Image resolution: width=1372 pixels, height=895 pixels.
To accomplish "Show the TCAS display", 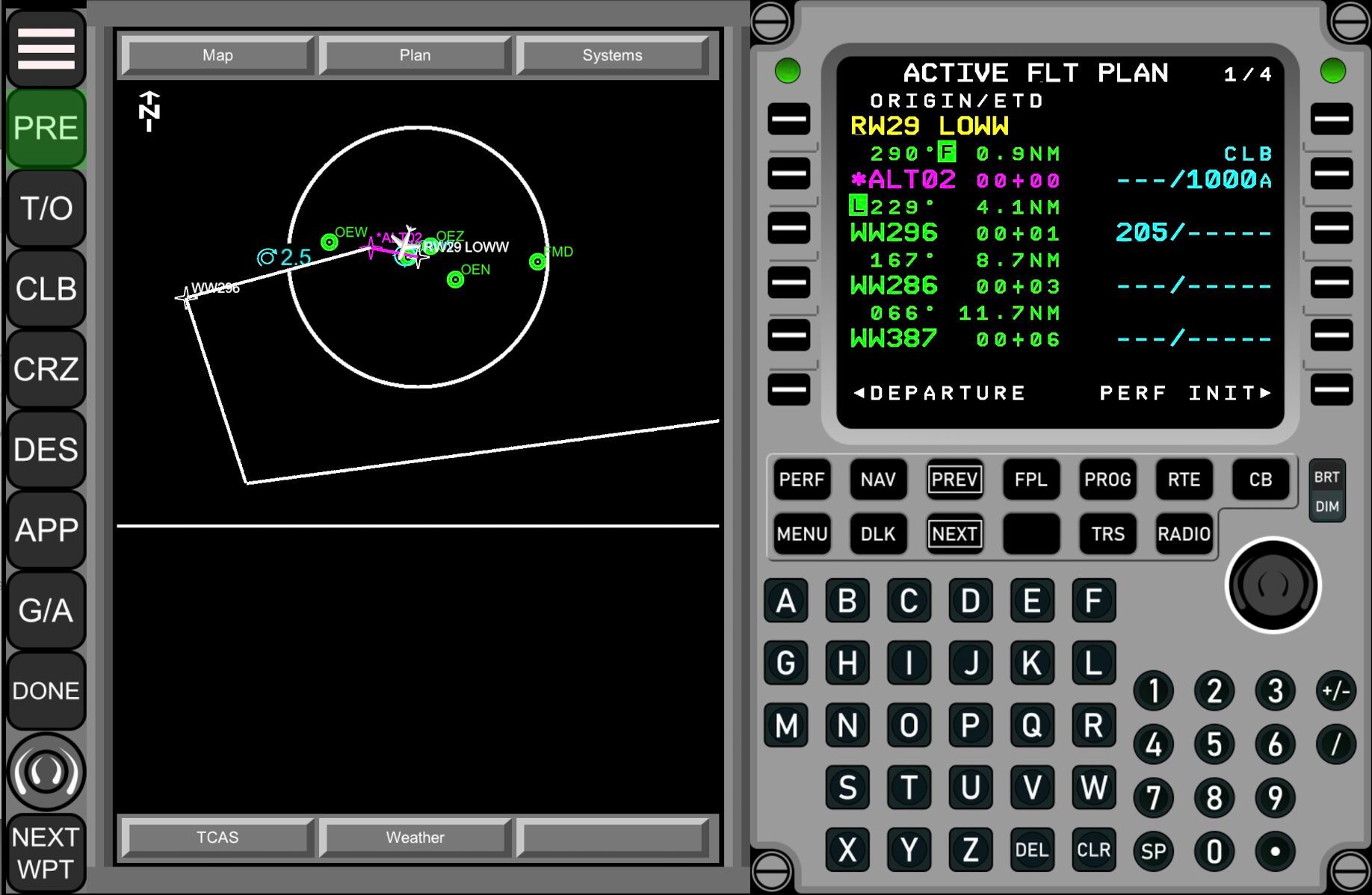I will point(217,837).
